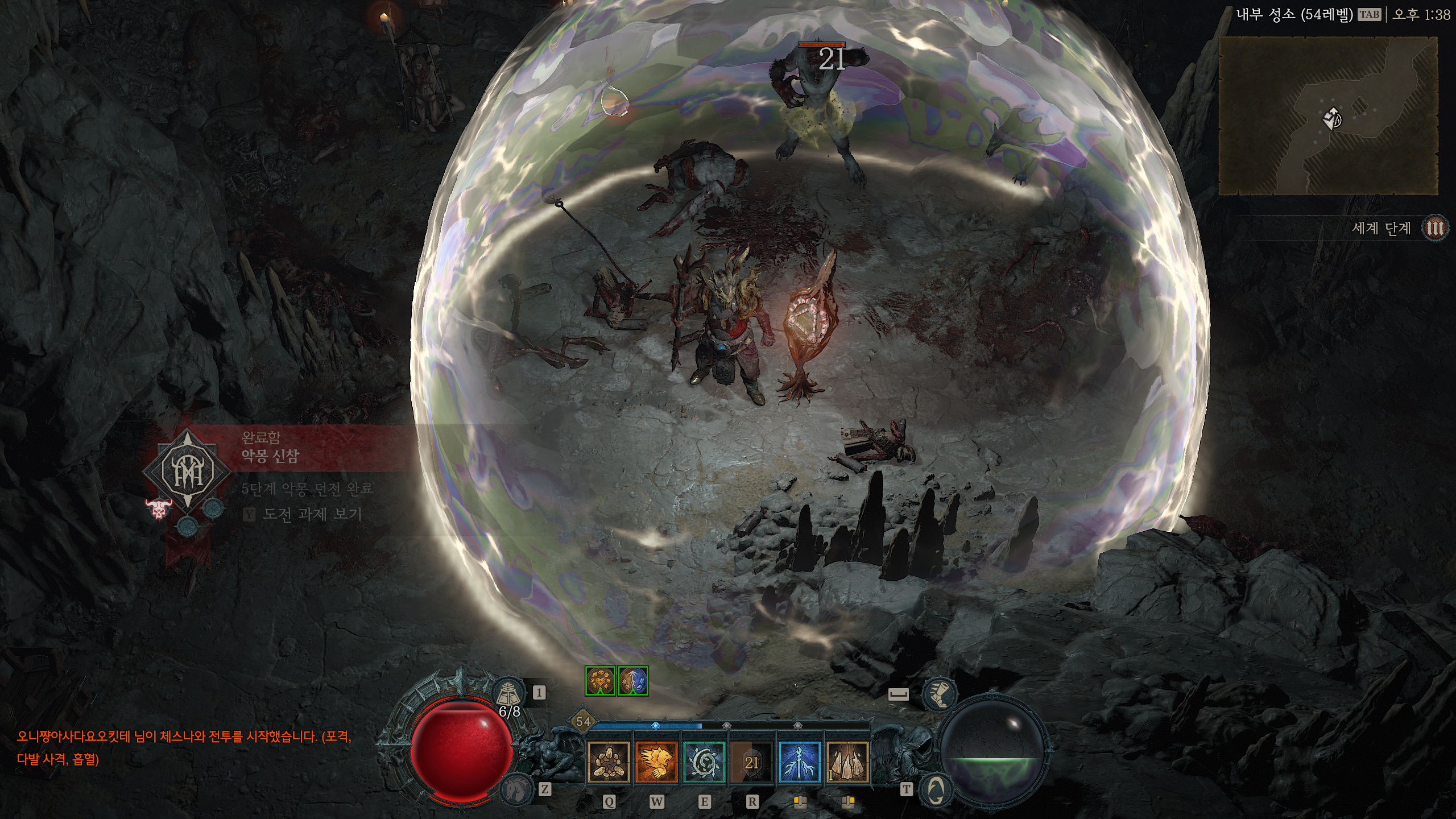Image resolution: width=1456 pixels, height=819 pixels.
Task: Select the skill on 21-second cooldown
Action: (x=752, y=763)
